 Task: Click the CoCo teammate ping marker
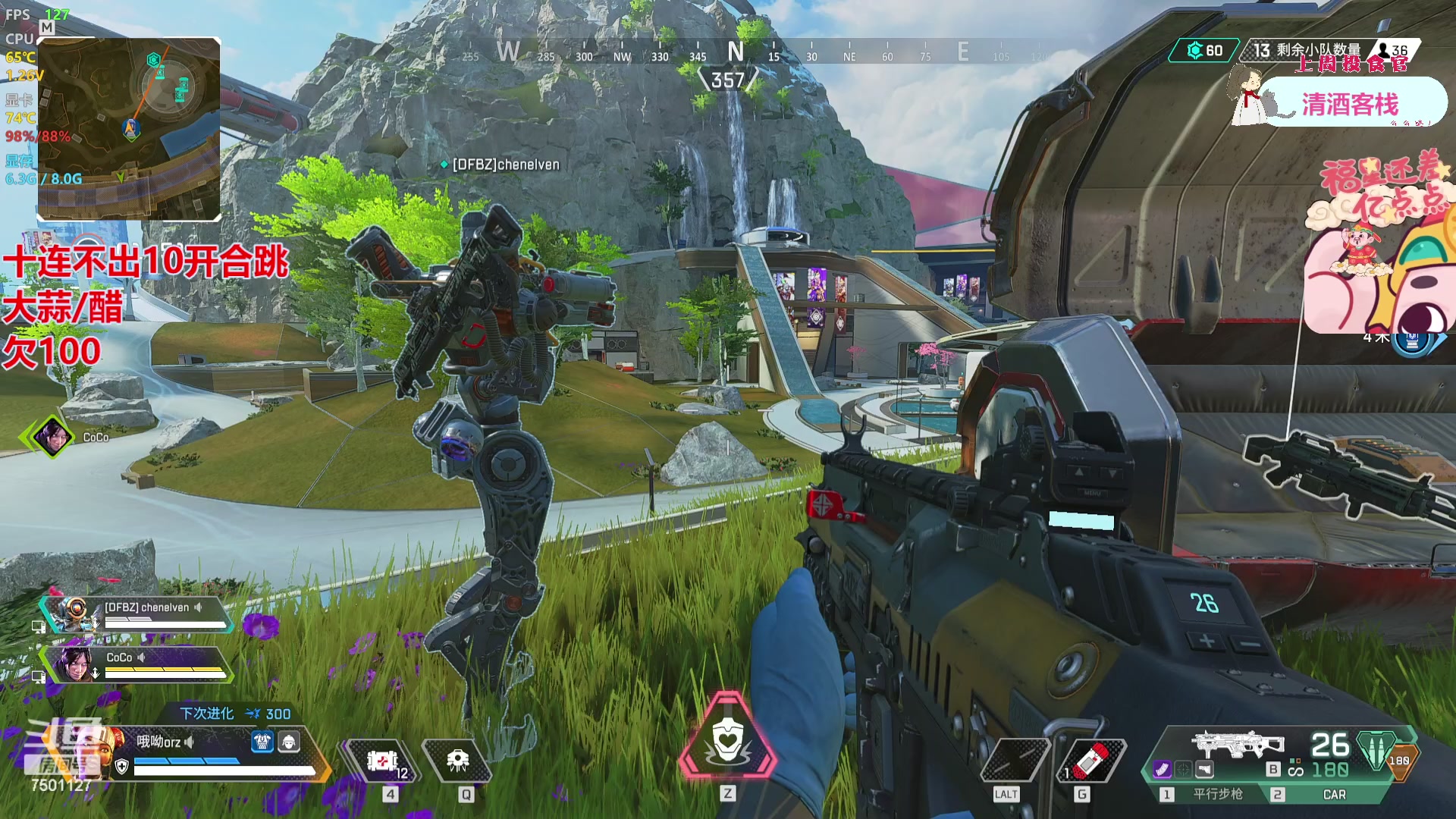click(52, 437)
